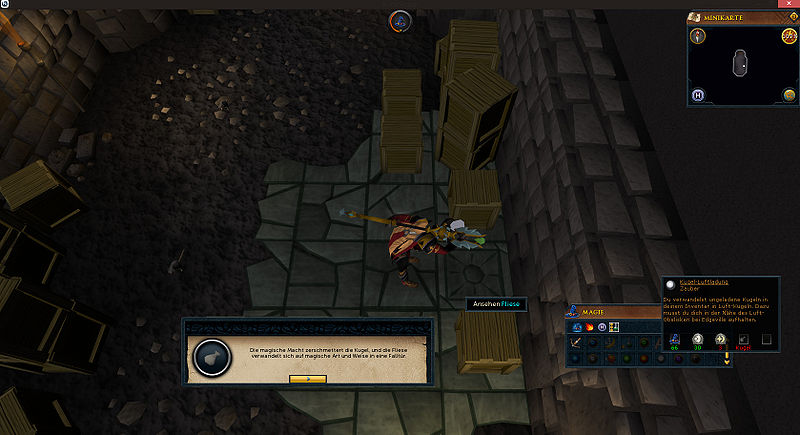Close the game window
This screenshot has width=800, height=435.
pos(788,4)
